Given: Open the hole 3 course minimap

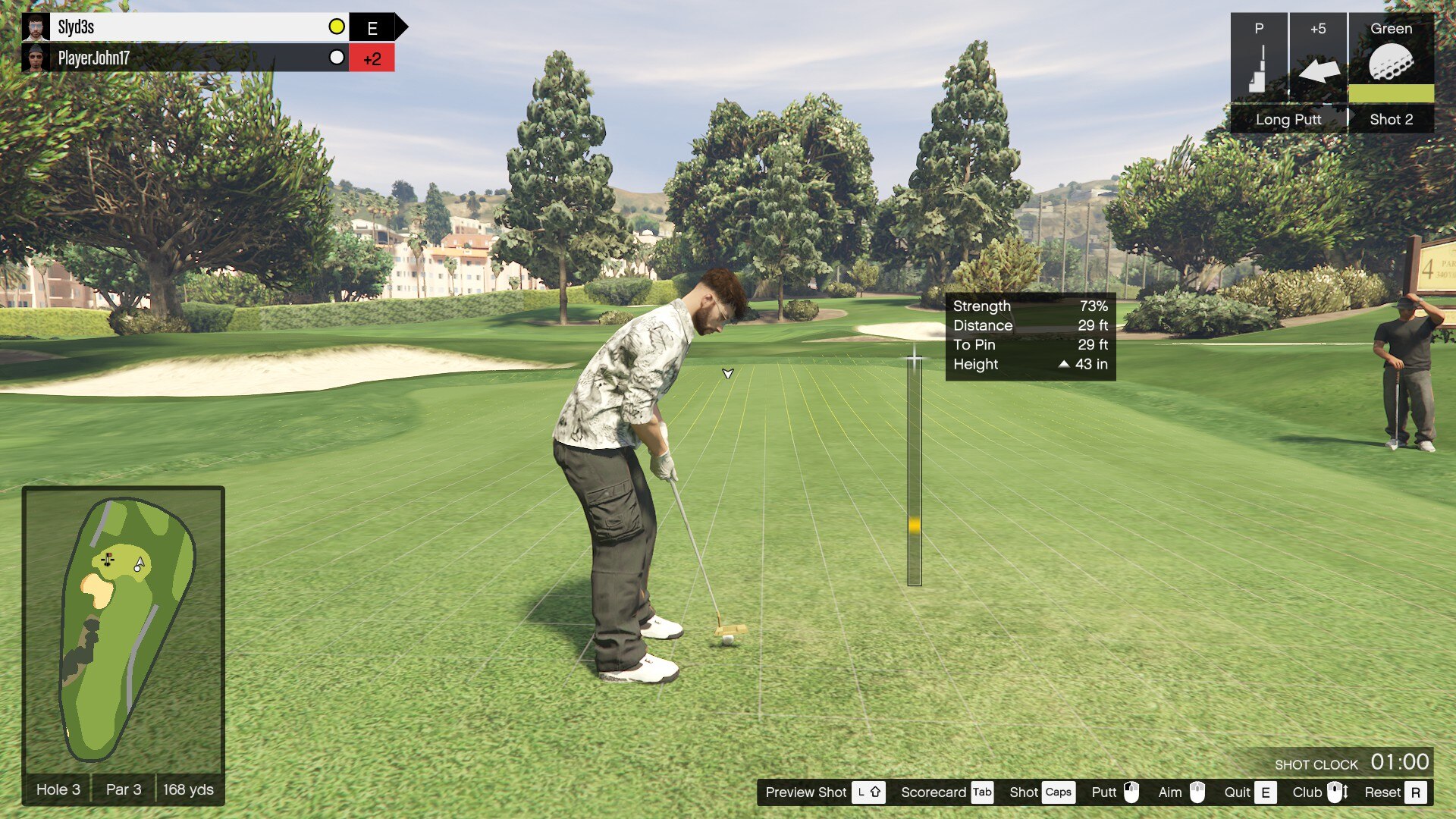Looking at the screenshot, I should (x=124, y=628).
